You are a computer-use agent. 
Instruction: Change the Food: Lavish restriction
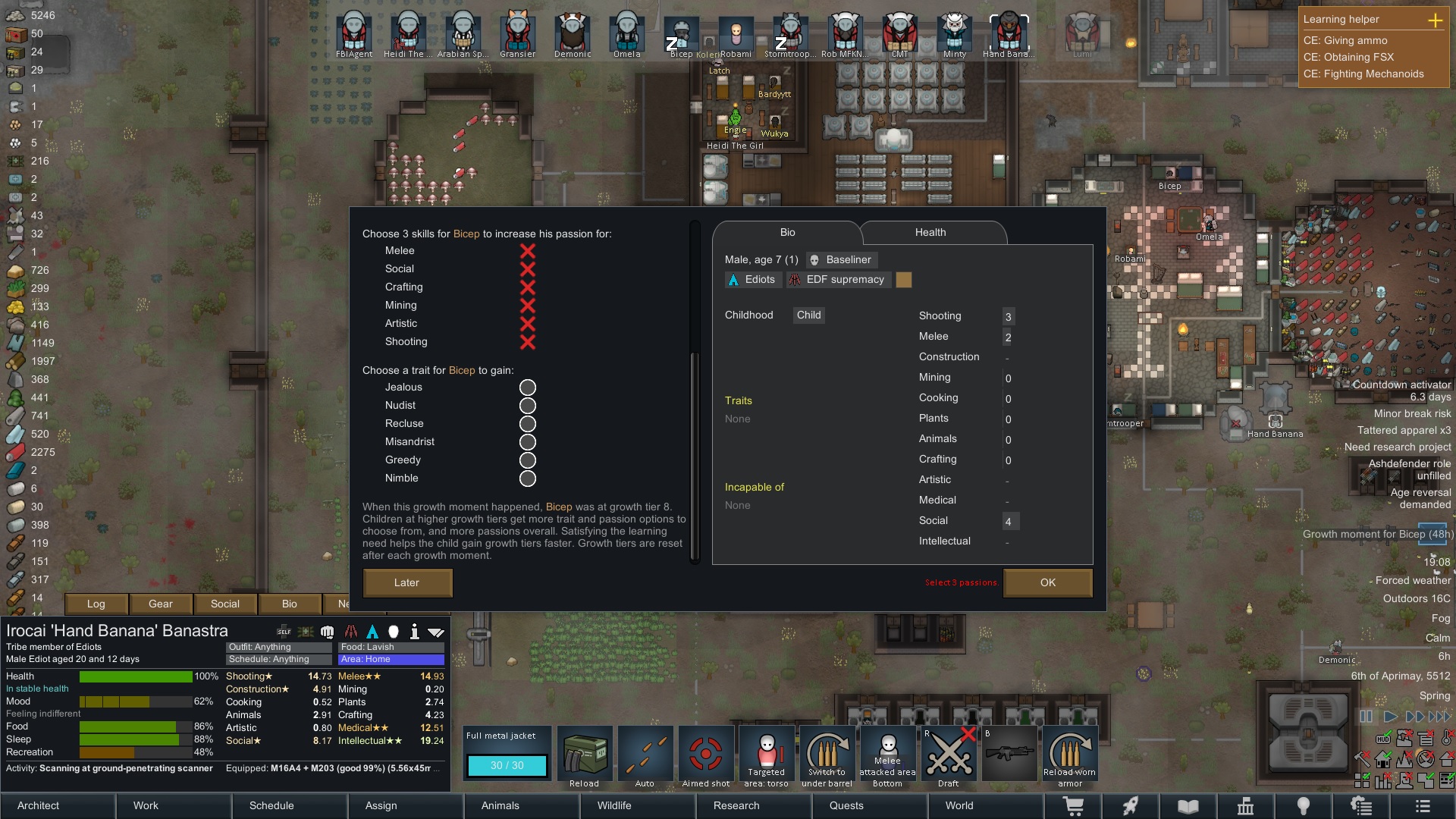point(391,647)
